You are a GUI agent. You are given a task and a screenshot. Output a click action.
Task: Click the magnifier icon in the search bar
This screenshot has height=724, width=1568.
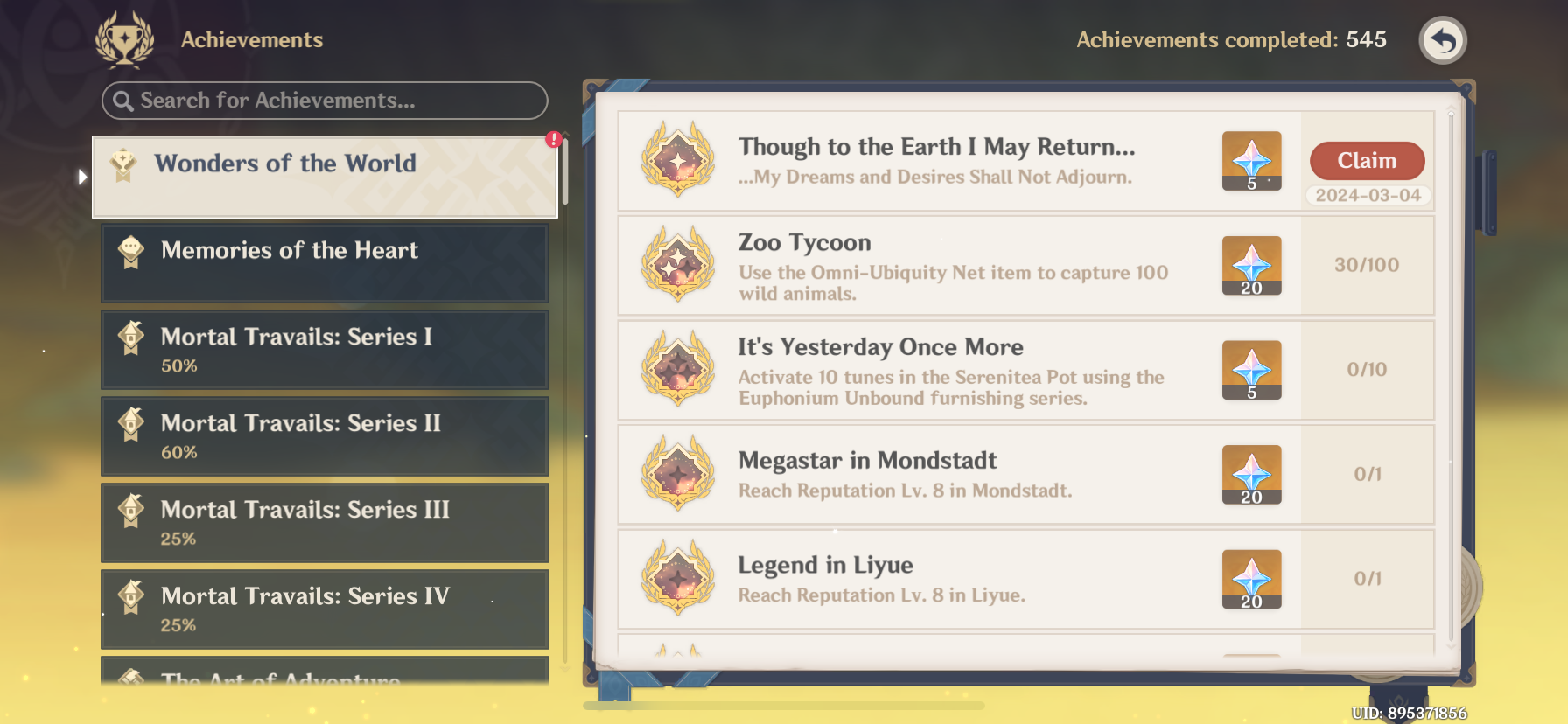point(122,101)
